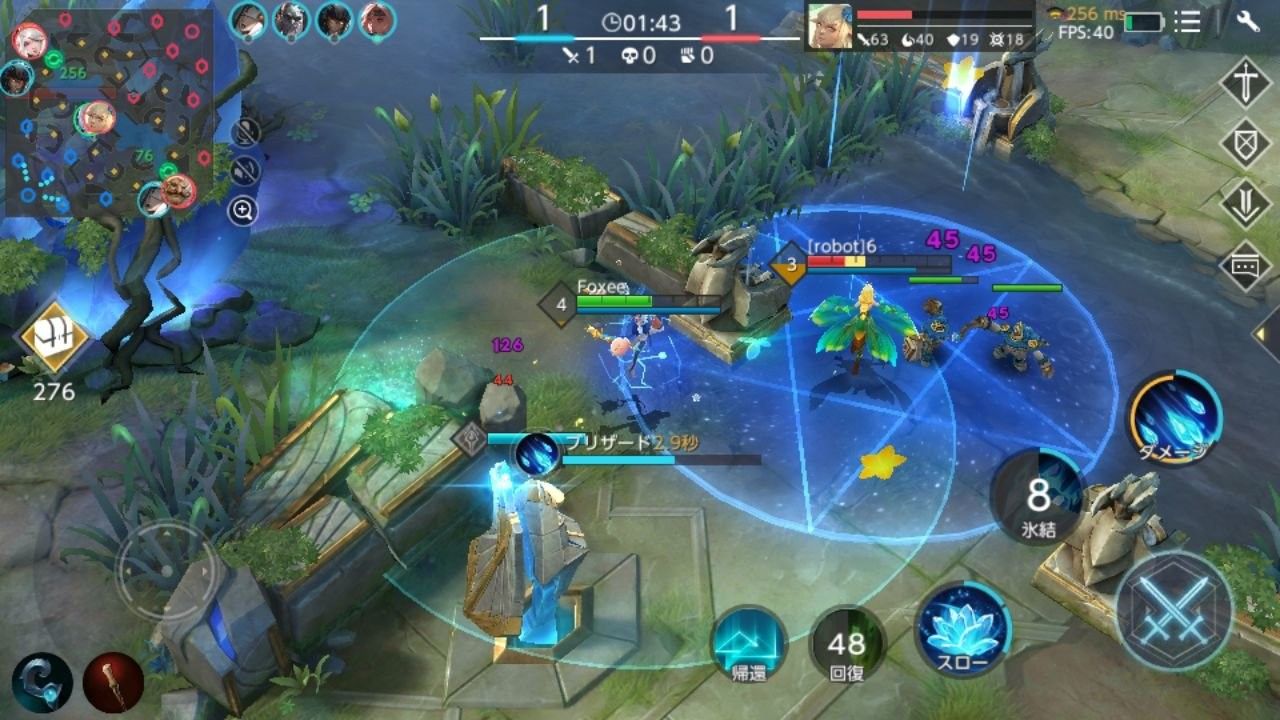Image resolution: width=1280 pixels, height=720 pixels.
Task: Send the shield defend signal
Action: [x=1245, y=143]
